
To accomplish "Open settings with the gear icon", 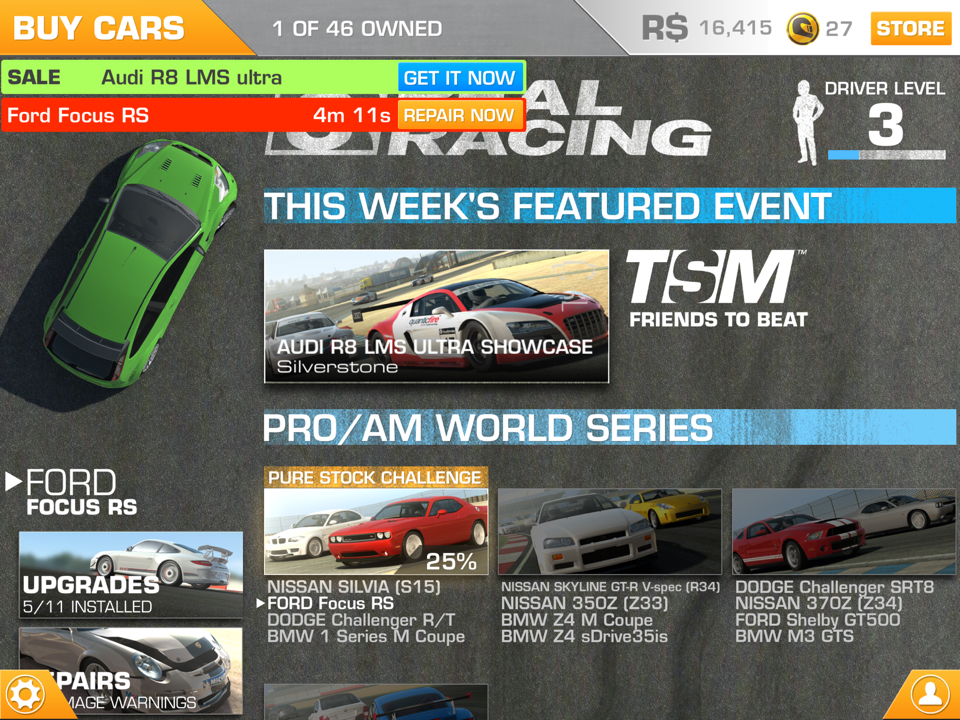I will coord(25,693).
